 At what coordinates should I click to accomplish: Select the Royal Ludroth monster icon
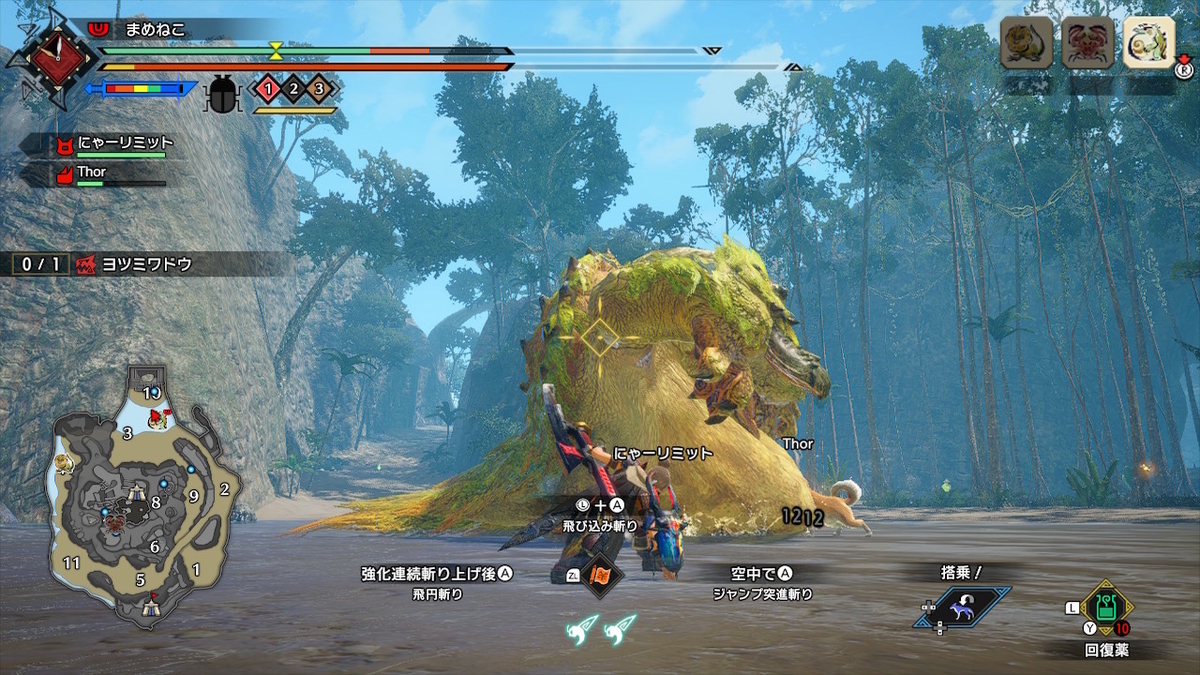tap(1027, 42)
